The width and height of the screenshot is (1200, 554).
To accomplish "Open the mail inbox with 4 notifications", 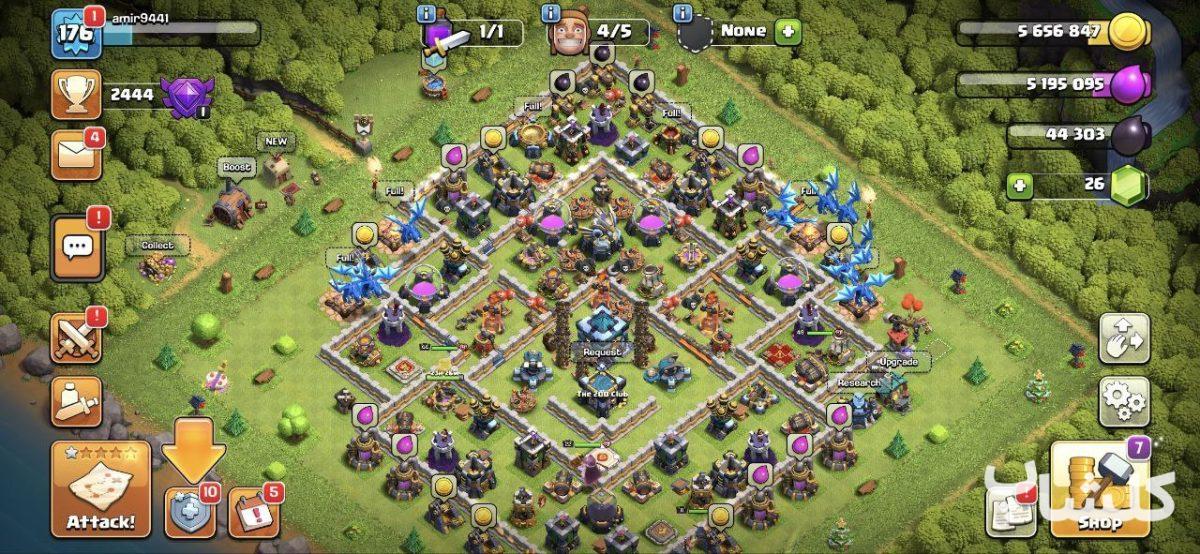I will coord(76,156).
